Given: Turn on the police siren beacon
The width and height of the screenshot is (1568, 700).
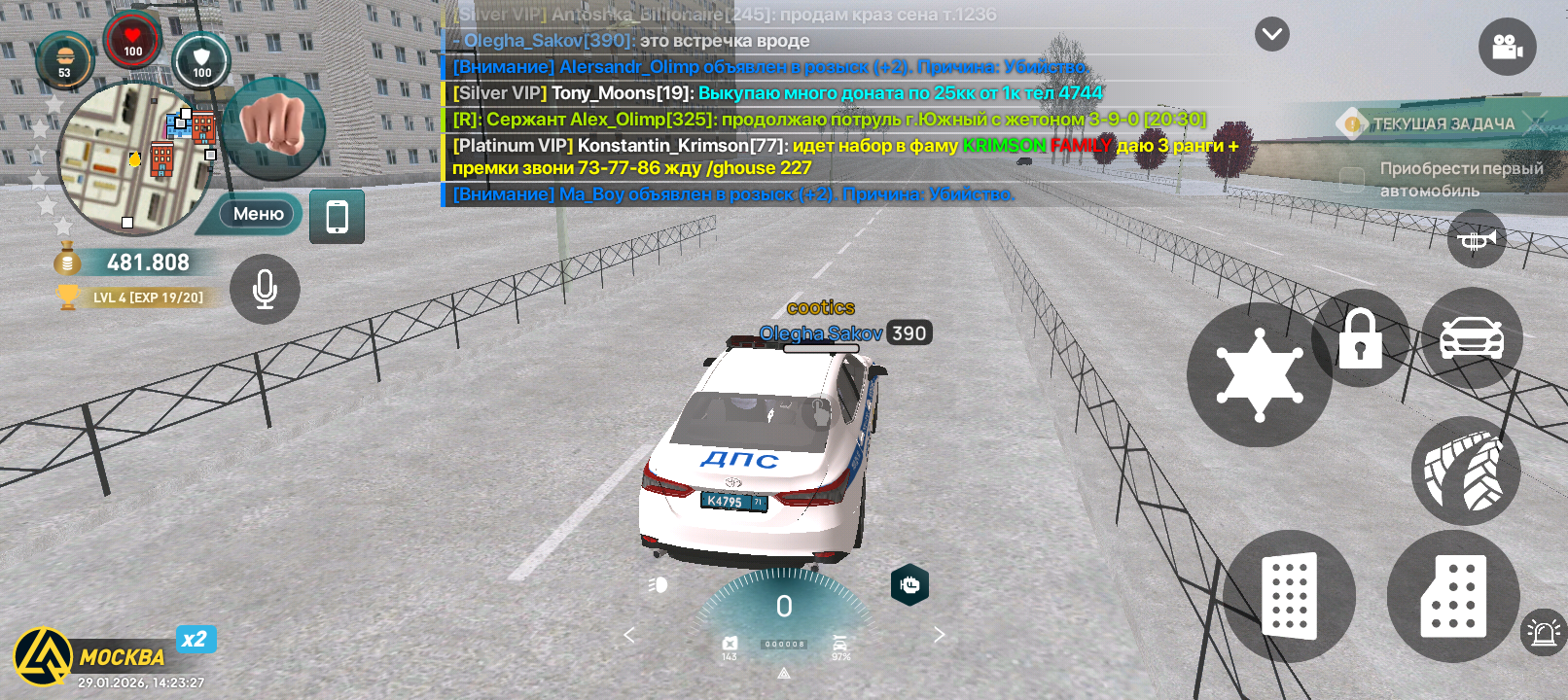Looking at the screenshot, I should tap(1543, 633).
